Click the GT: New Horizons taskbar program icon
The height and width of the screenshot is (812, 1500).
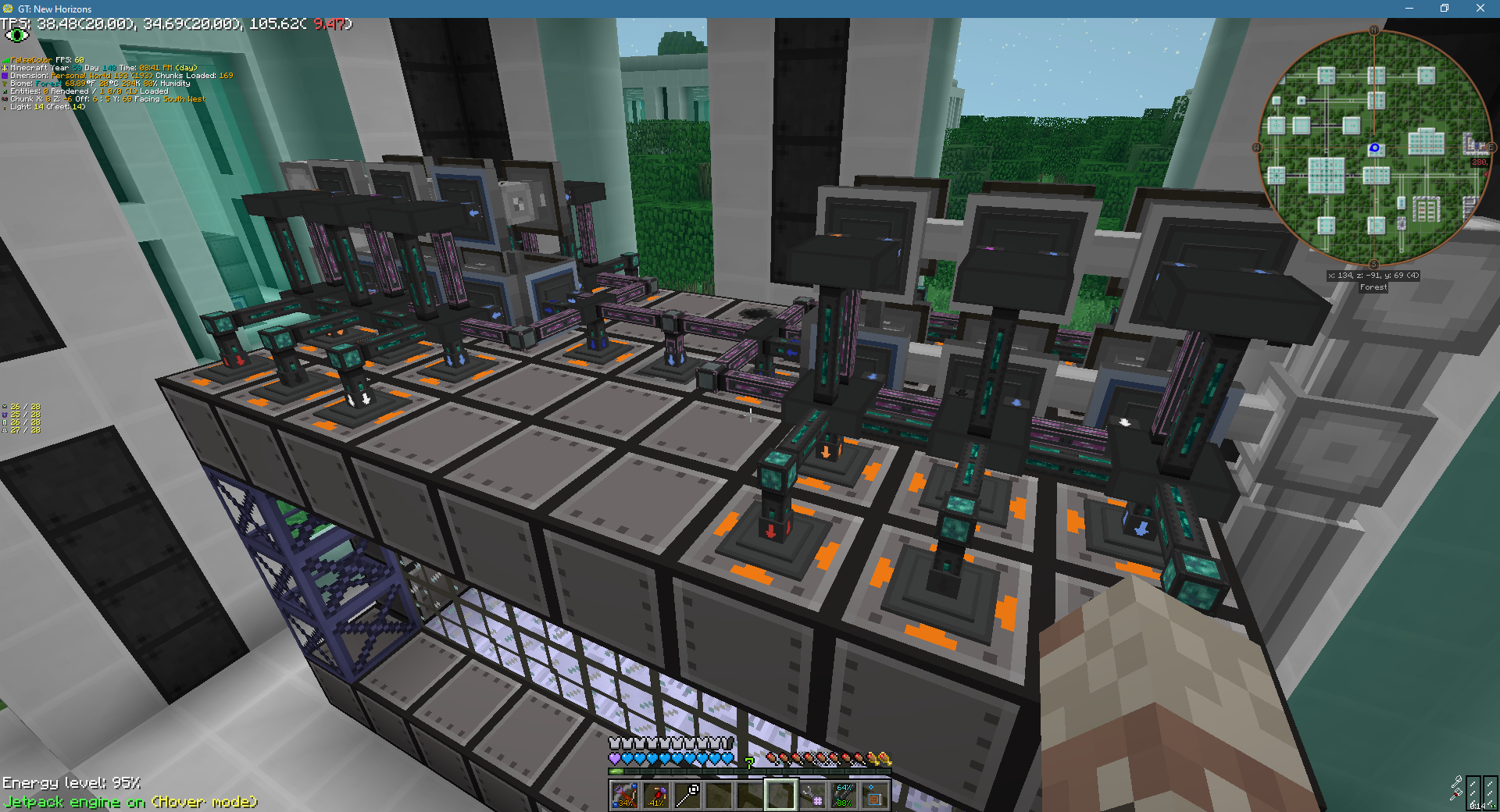[6, 9]
